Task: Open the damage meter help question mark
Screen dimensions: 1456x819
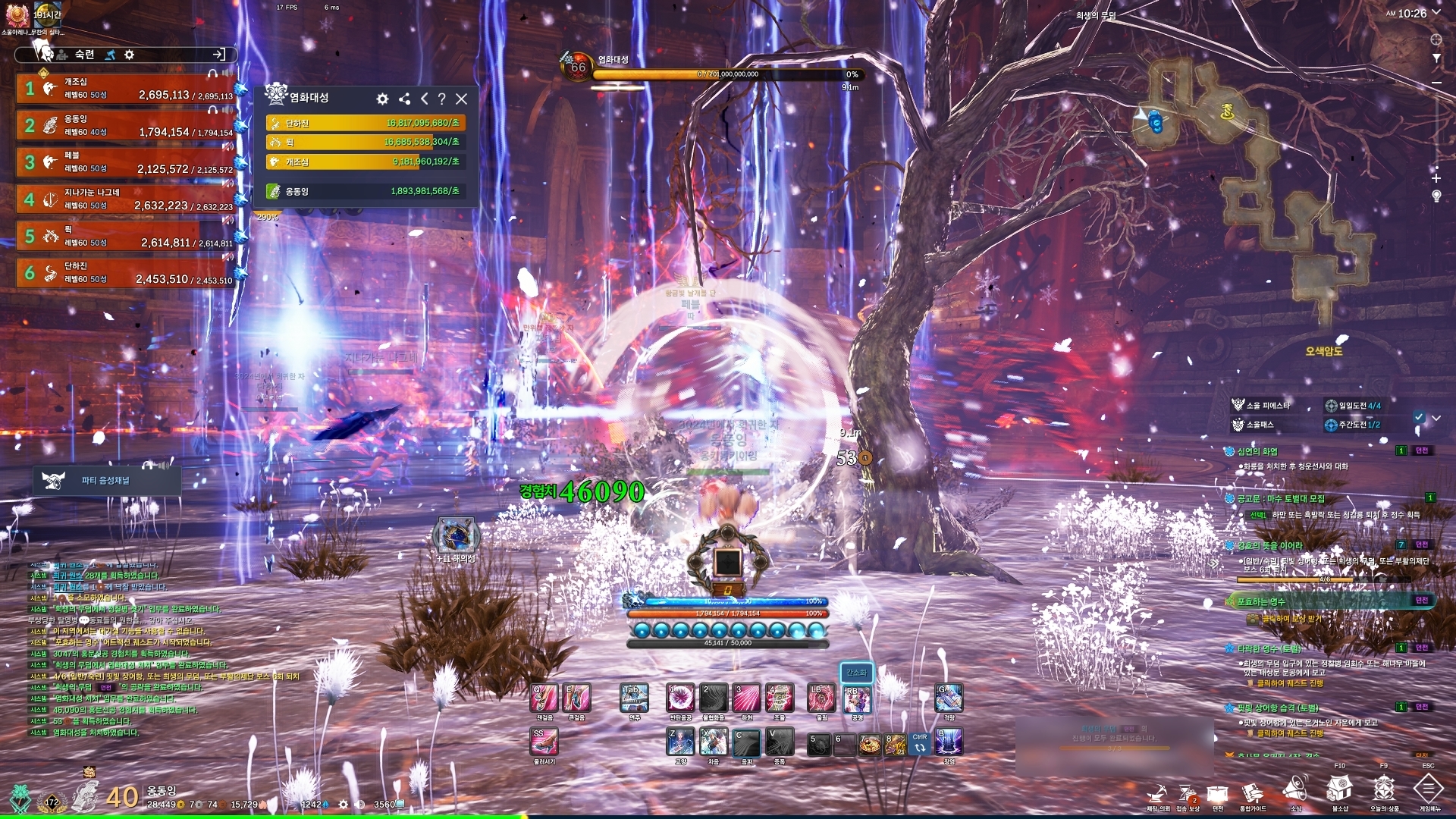Action: coord(441,99)
